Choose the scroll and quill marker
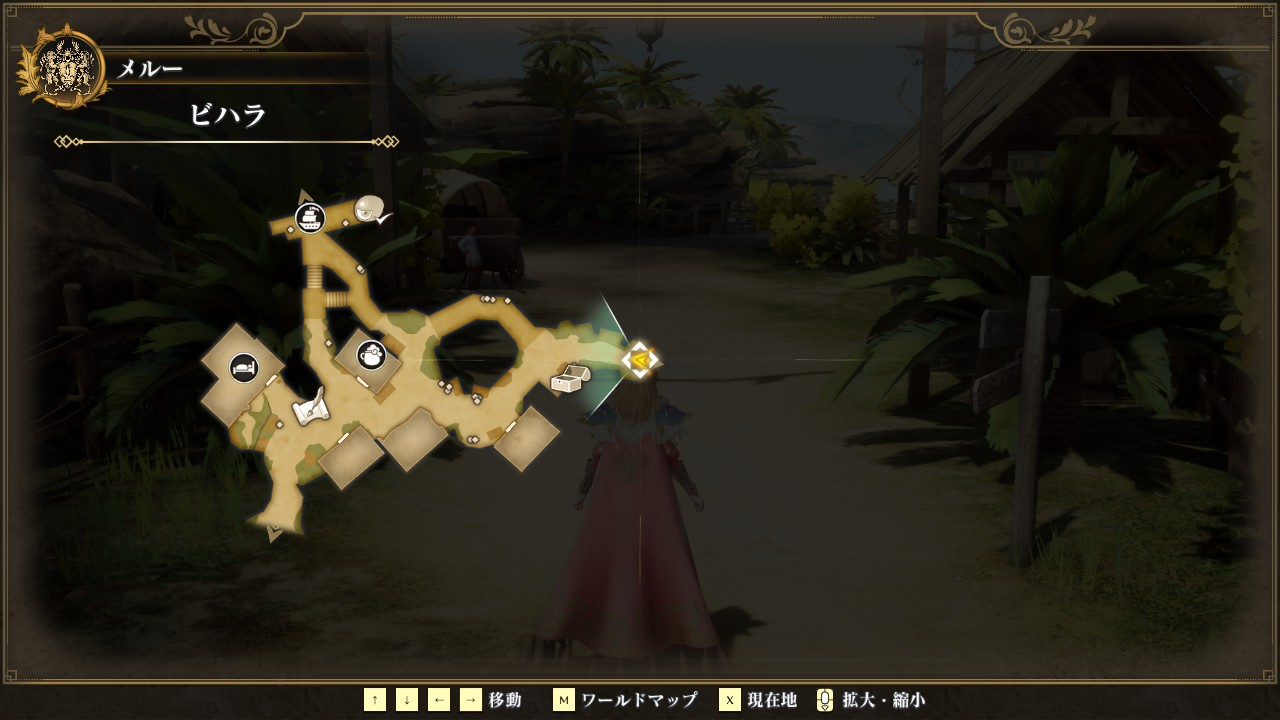This screenshot has height=720, width=1280. (x=310, y=406)
